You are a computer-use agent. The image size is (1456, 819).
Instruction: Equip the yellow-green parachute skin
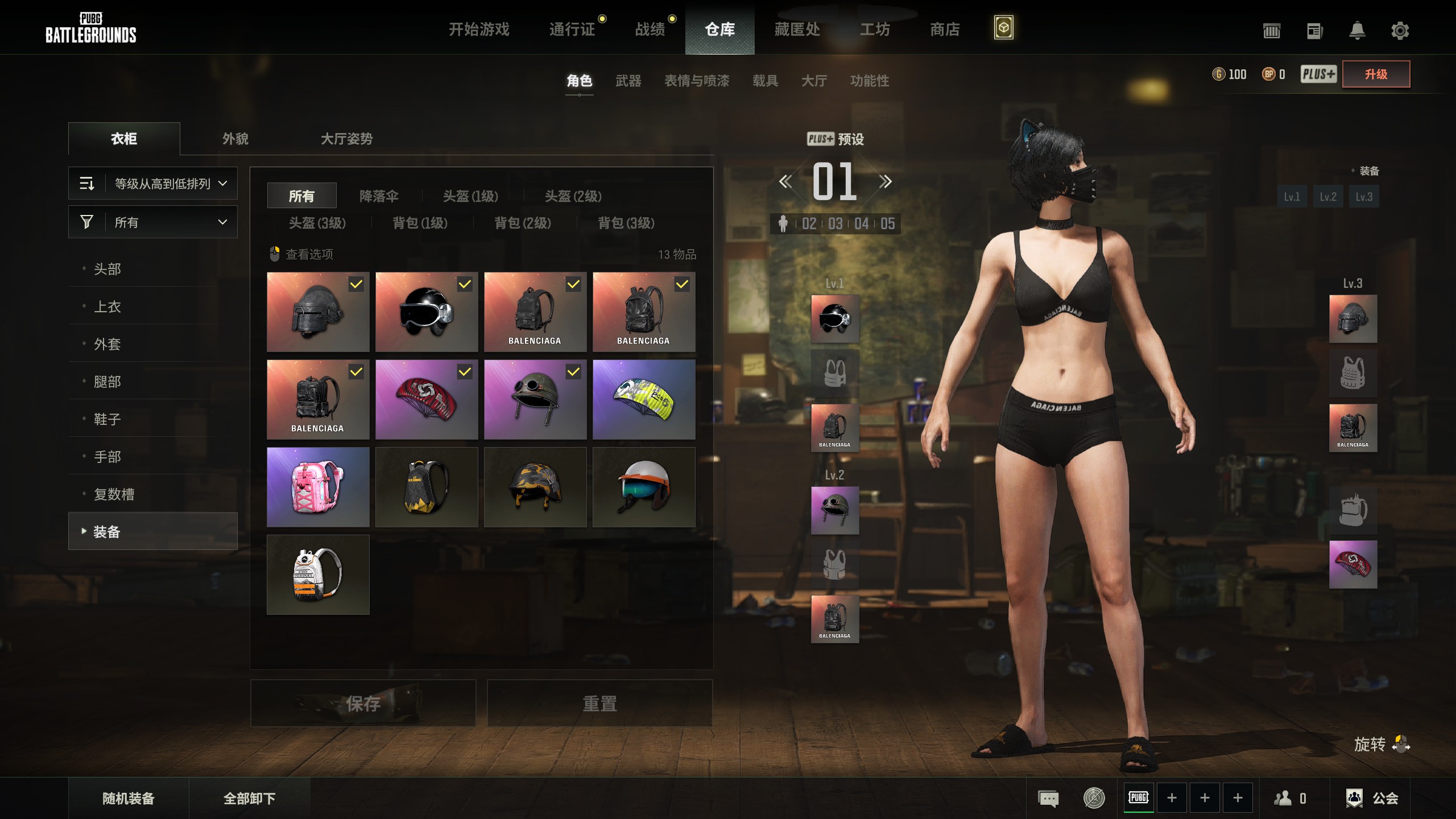pyautogui.click(x=644, y=399)
